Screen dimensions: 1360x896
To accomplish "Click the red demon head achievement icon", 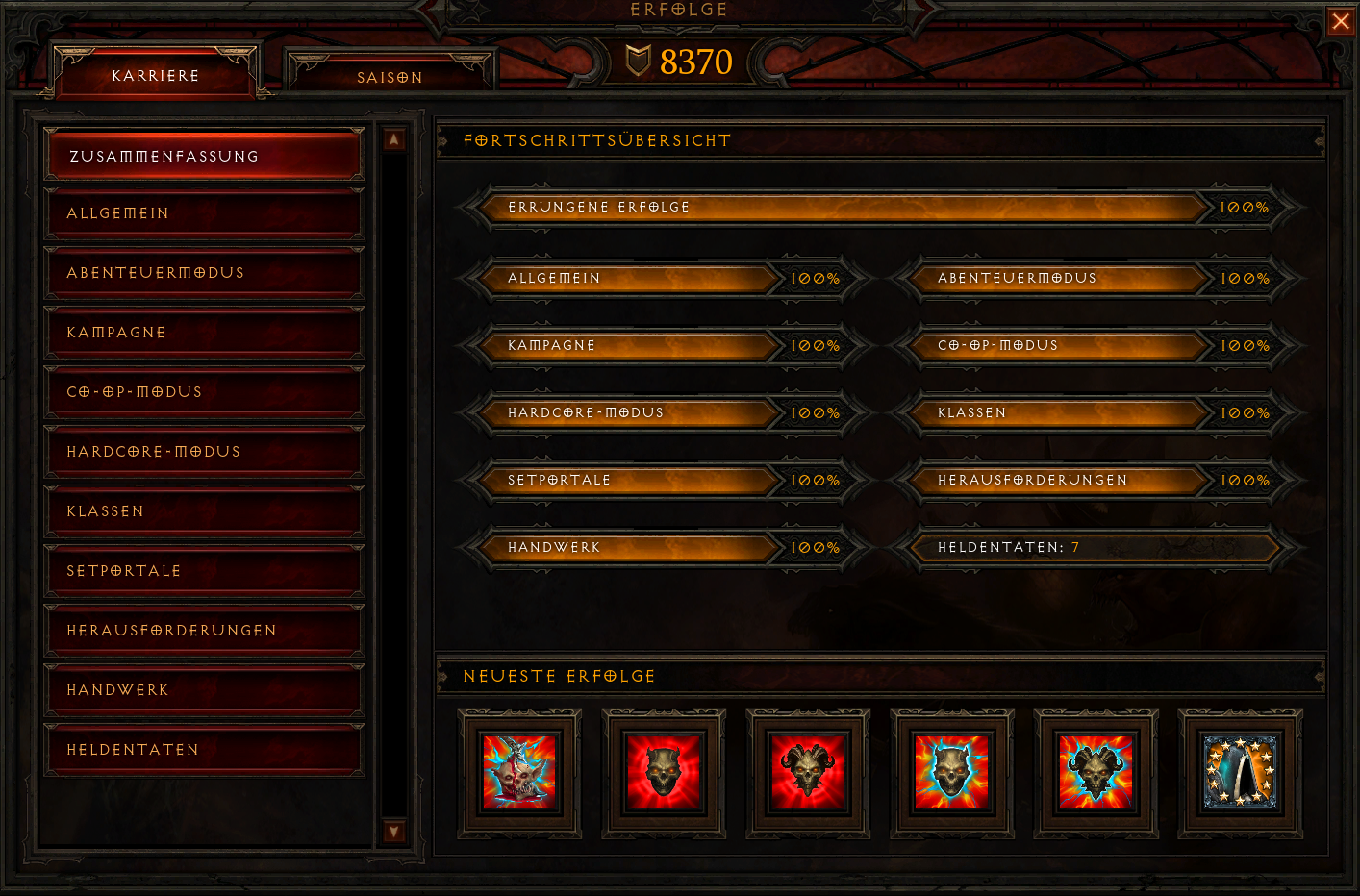I will tap(663, 774).
